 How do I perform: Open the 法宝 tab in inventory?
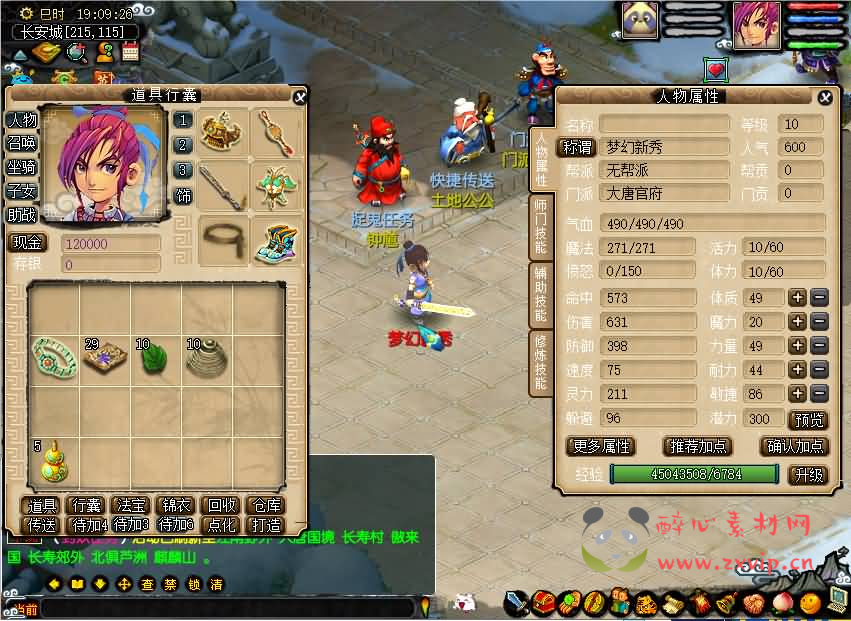pos(132,506)
